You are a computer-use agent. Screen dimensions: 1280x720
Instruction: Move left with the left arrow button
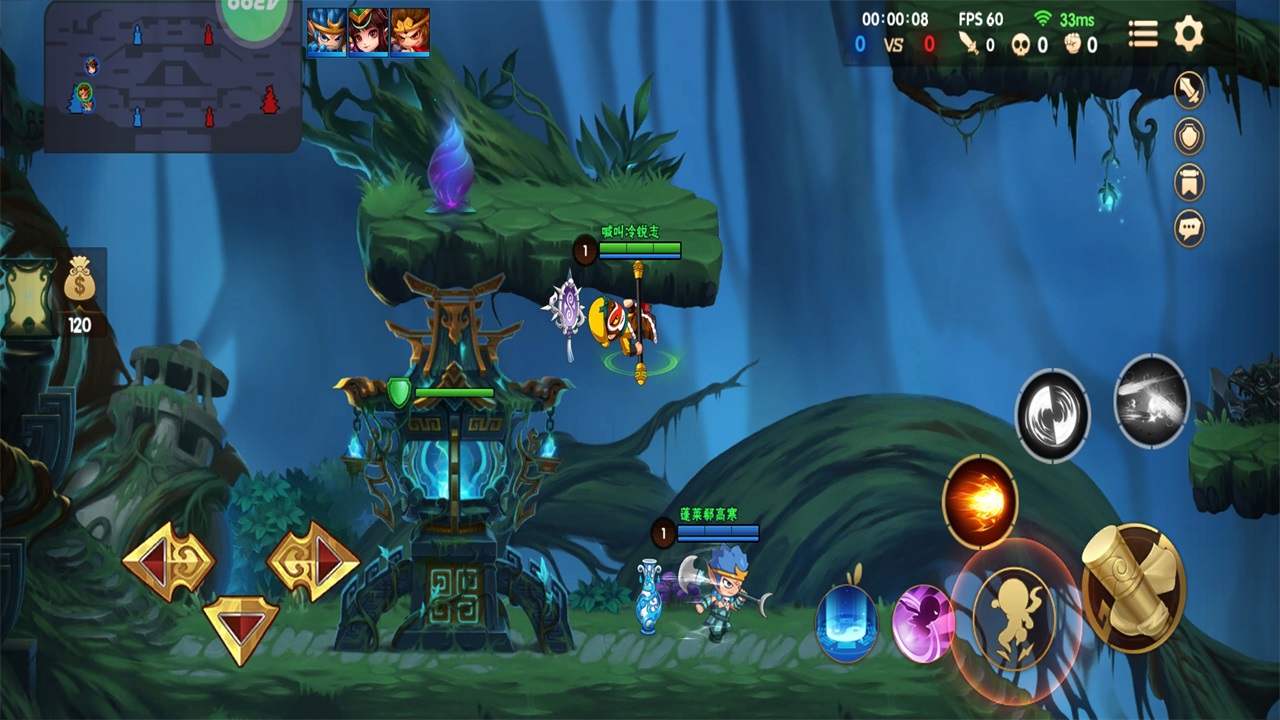tap(167, 561)
